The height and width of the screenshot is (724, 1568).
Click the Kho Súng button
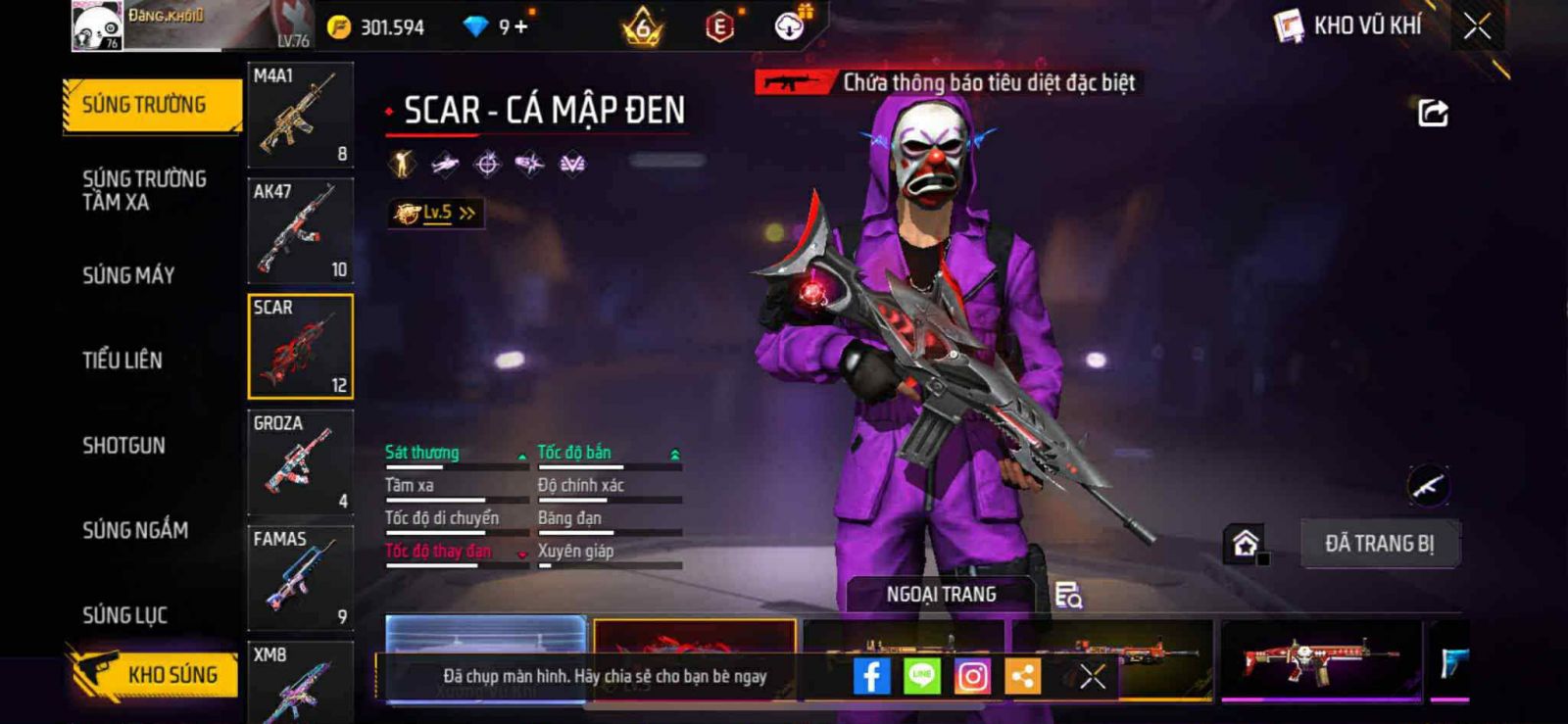(153, 674)
